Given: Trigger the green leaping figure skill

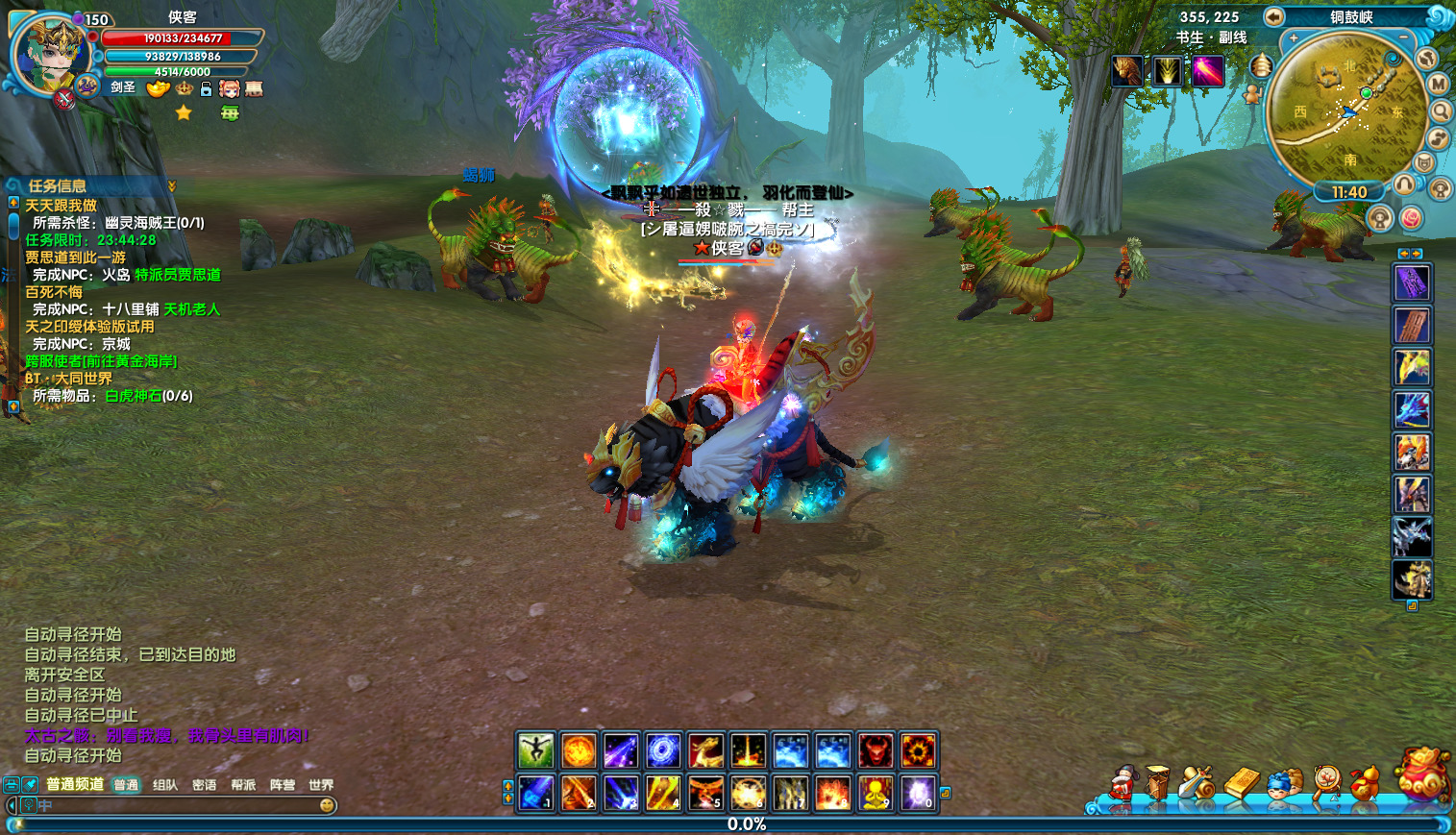Looking at the screenshot, I should [x=535, y=750].
